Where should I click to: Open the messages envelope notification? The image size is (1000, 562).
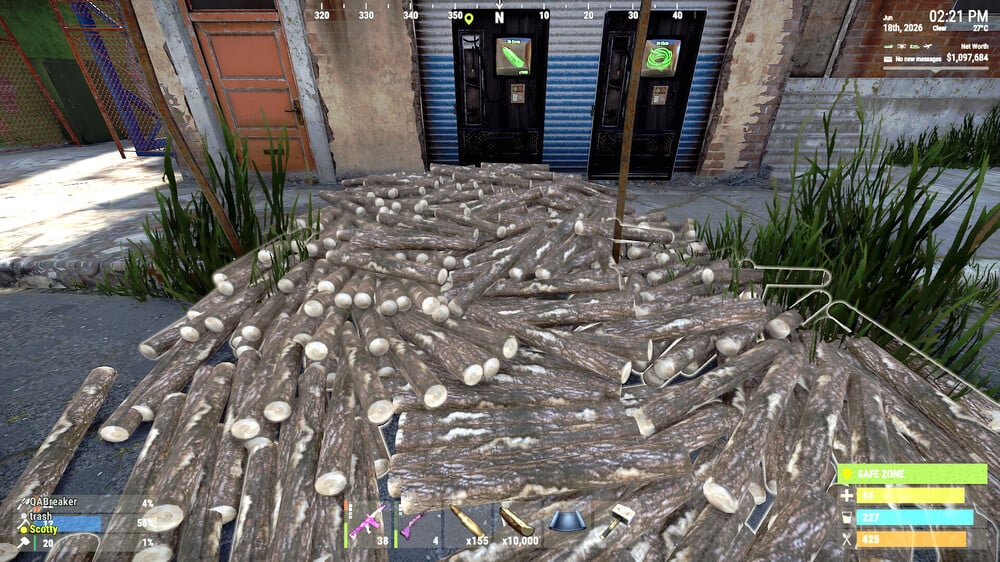[x=888, y=60]
